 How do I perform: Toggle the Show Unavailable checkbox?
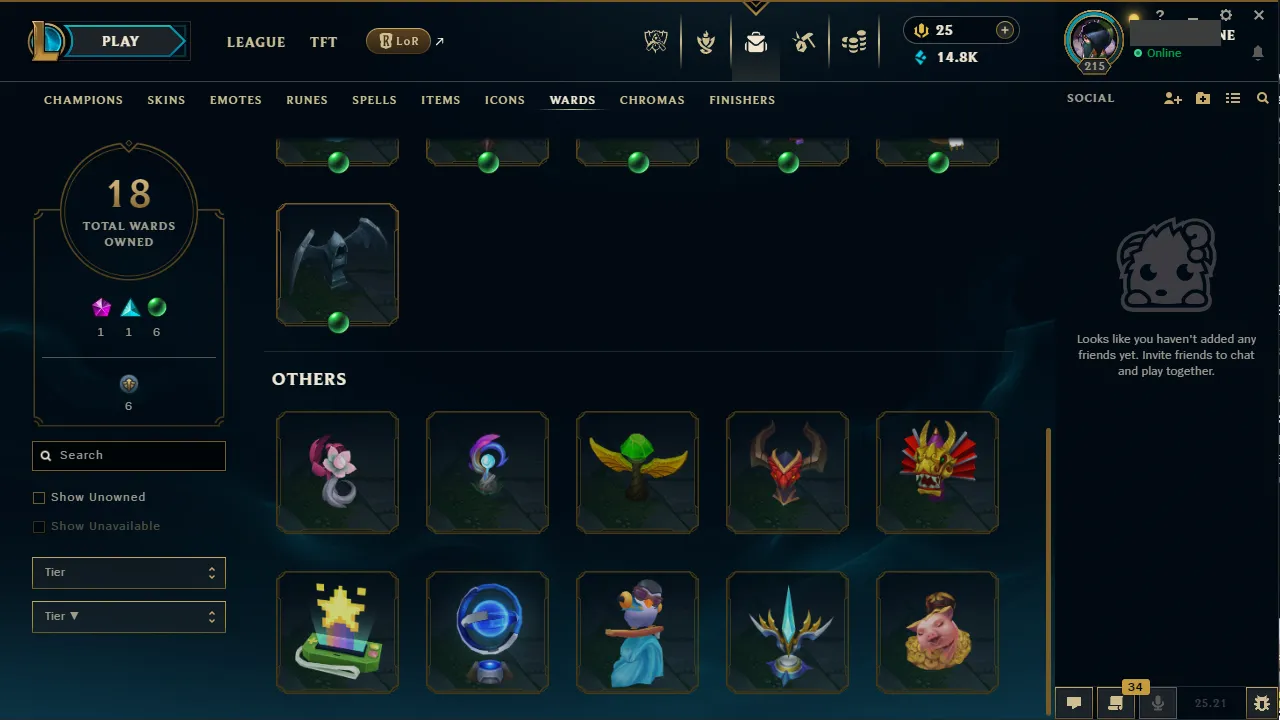coord(39,526)
